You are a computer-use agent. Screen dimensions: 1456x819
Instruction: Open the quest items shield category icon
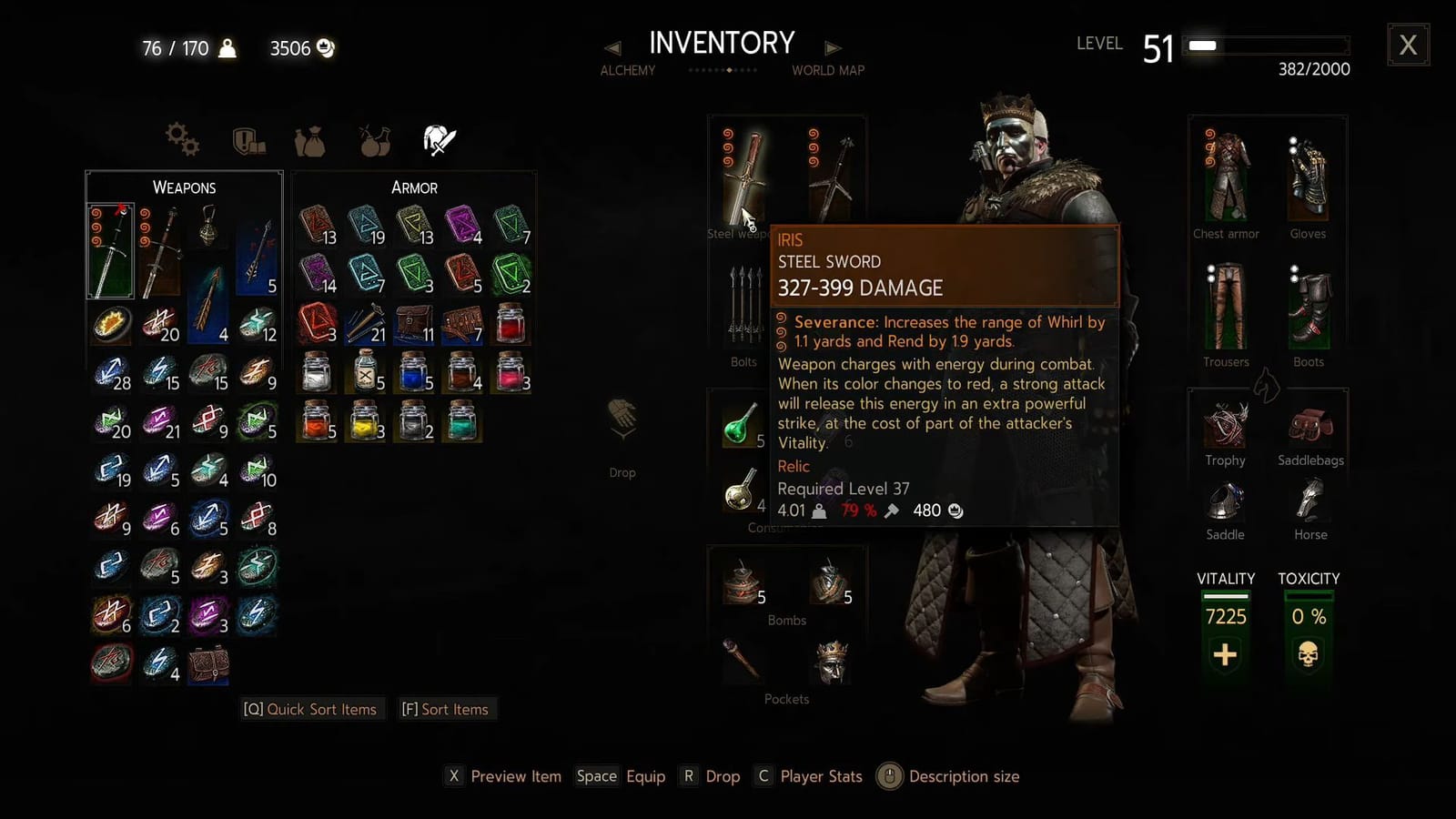click(x=248, y=138)
